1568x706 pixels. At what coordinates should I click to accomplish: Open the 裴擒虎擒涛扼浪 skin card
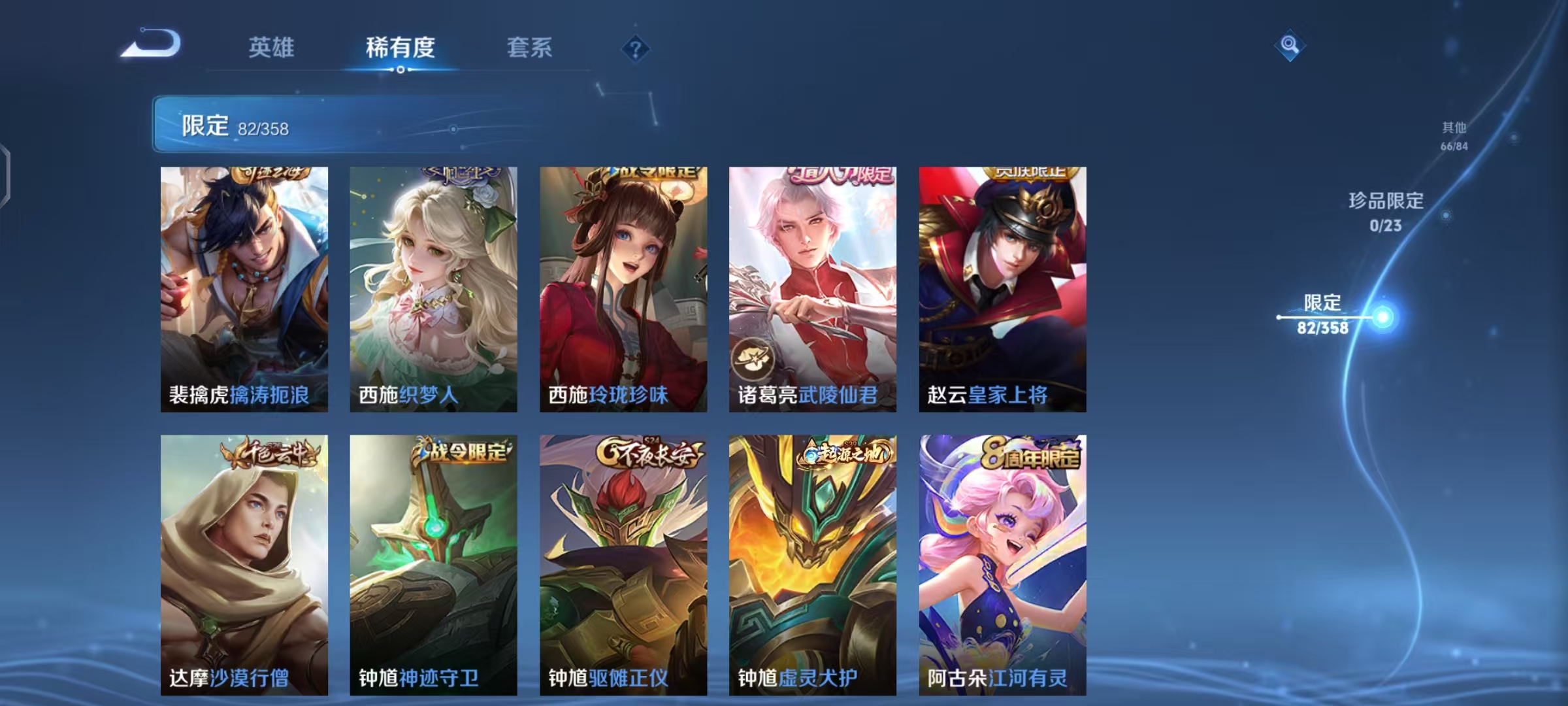244,288
